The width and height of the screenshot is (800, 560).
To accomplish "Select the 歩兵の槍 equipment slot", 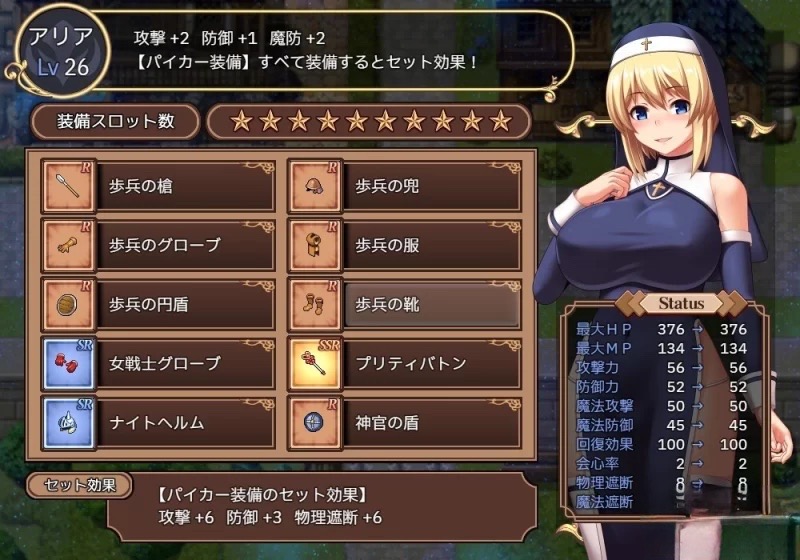I will [x=160, y=187].
